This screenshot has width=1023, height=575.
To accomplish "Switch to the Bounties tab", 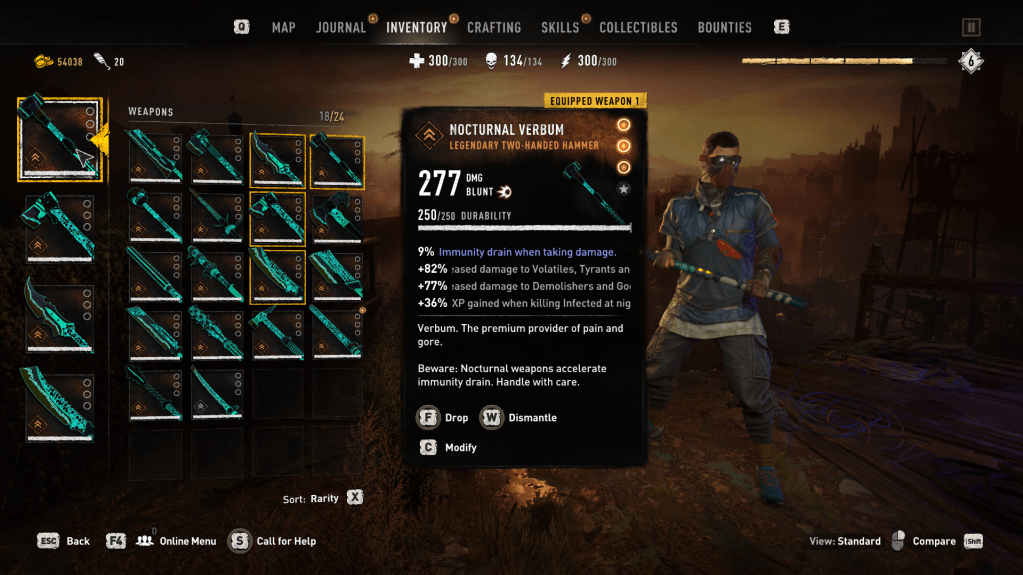I will tap(724, 27).
